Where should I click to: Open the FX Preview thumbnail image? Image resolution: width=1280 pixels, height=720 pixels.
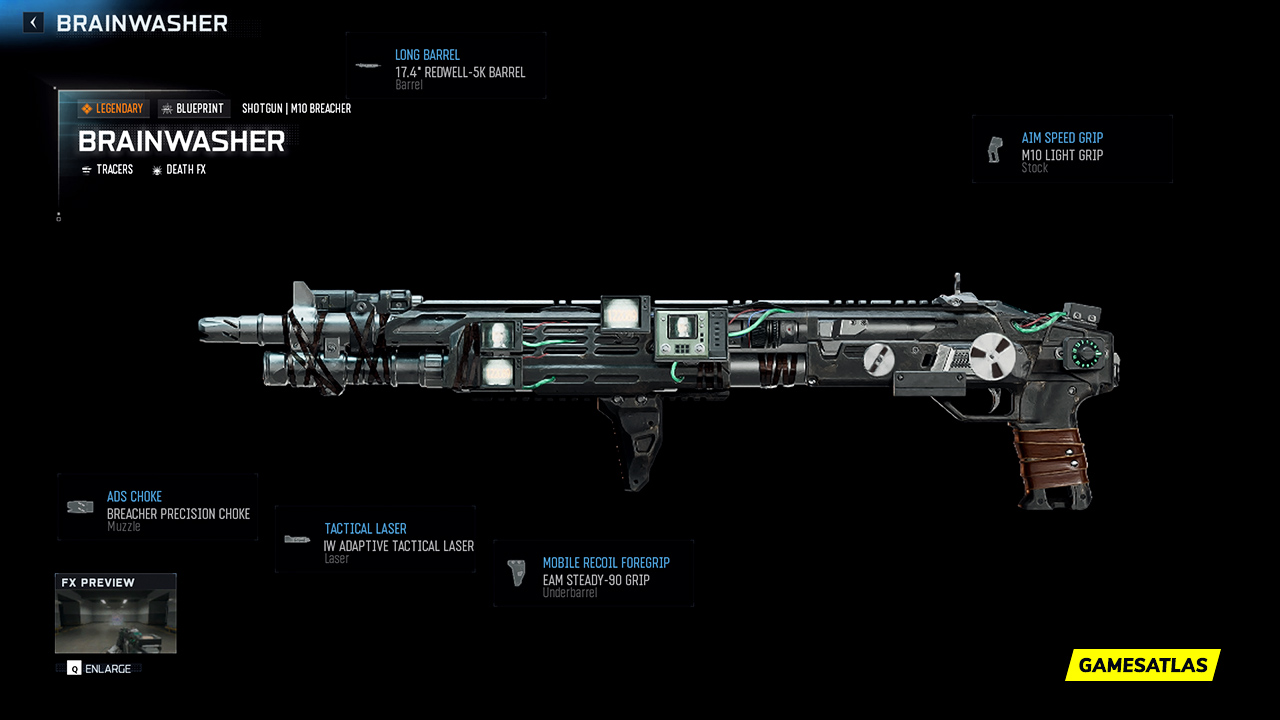[x=115, y=620]
